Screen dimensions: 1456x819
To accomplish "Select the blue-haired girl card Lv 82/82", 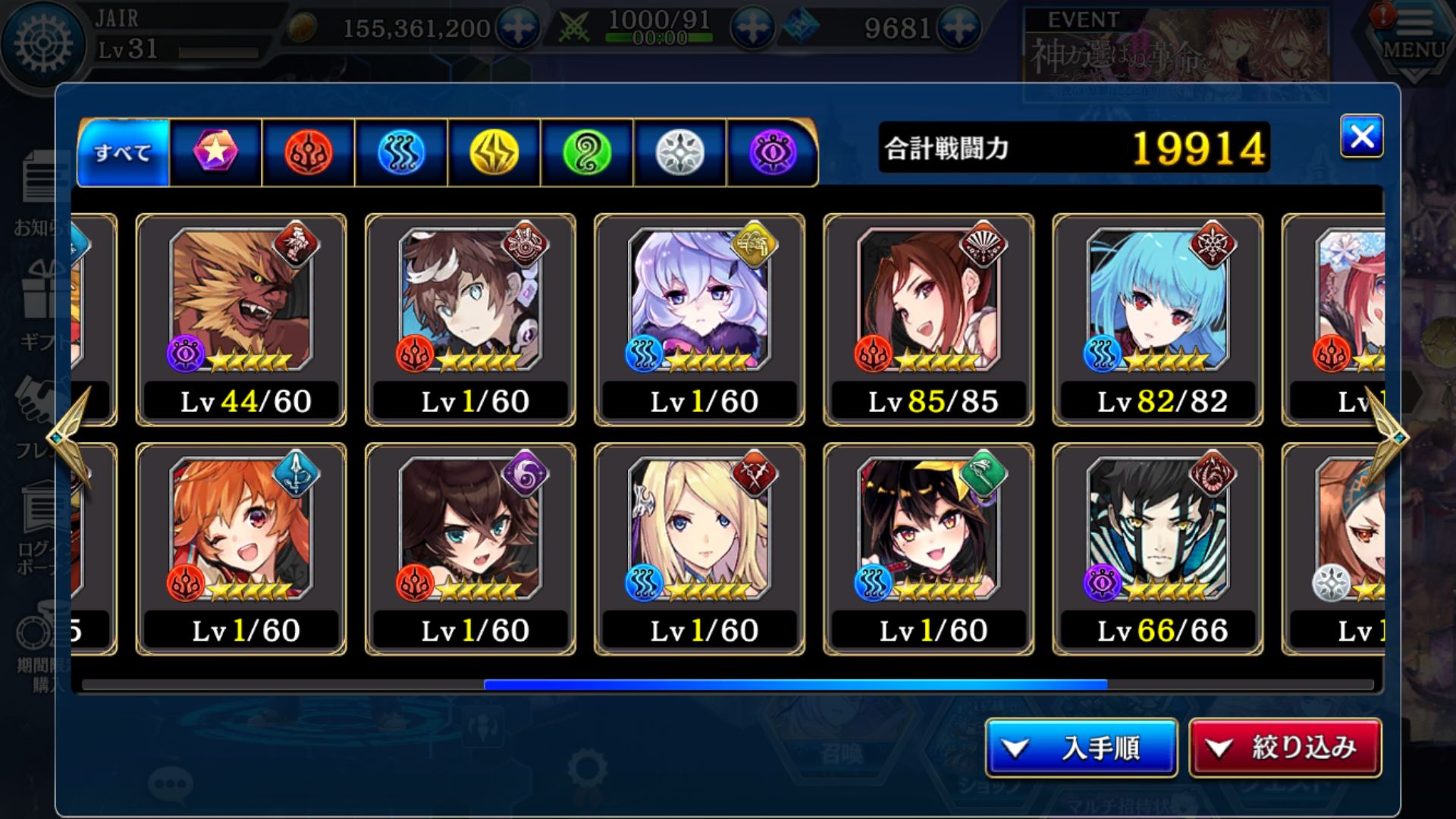I will (x=1157, y=319).
